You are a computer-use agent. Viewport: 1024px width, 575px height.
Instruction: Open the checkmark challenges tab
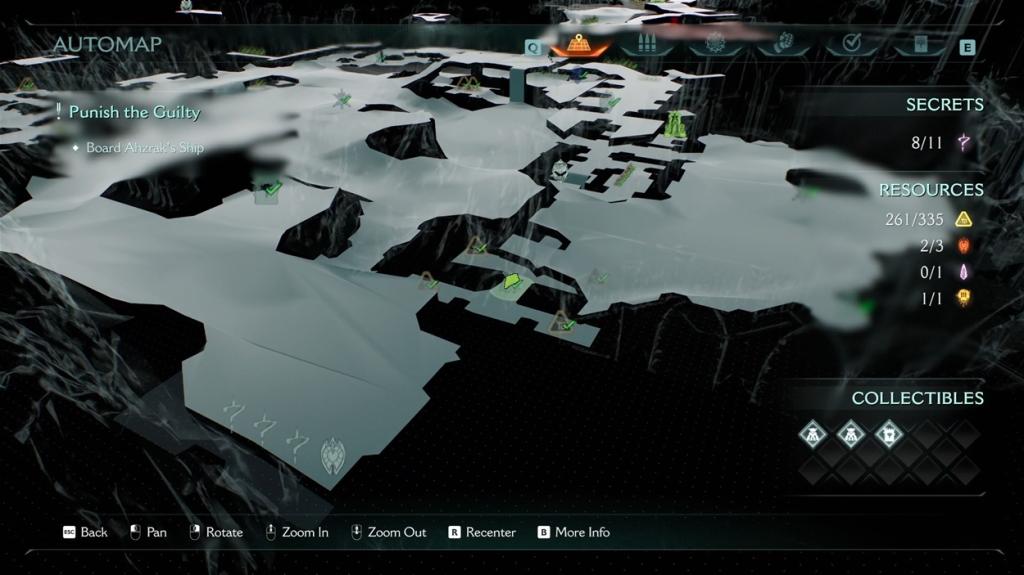852,45
